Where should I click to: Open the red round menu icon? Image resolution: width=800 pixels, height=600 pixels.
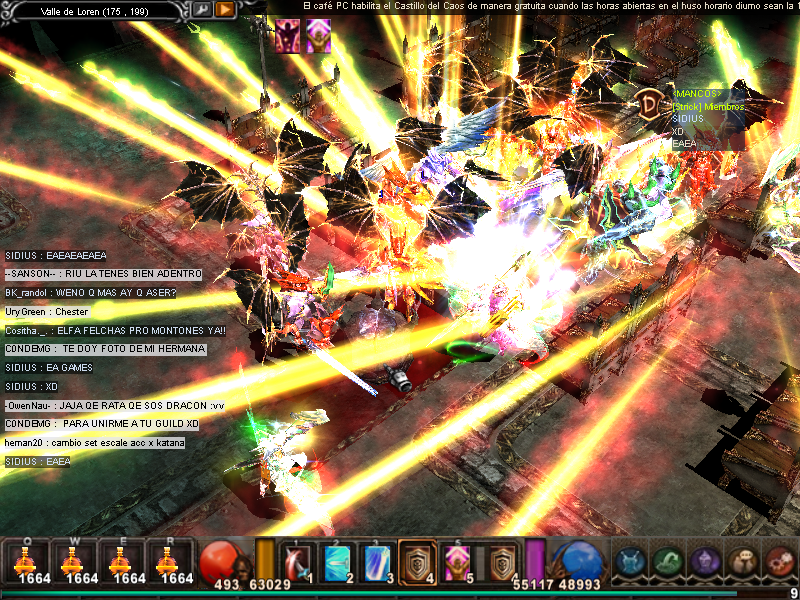[x=779, y=561]
